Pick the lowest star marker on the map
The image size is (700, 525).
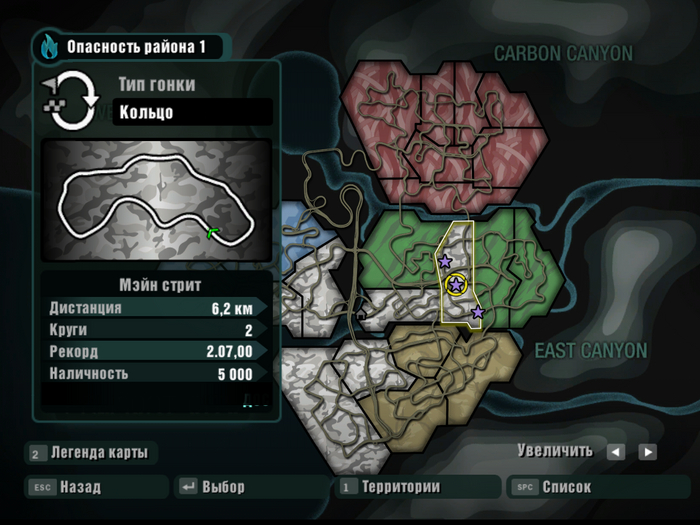click(x=478, y=313)
